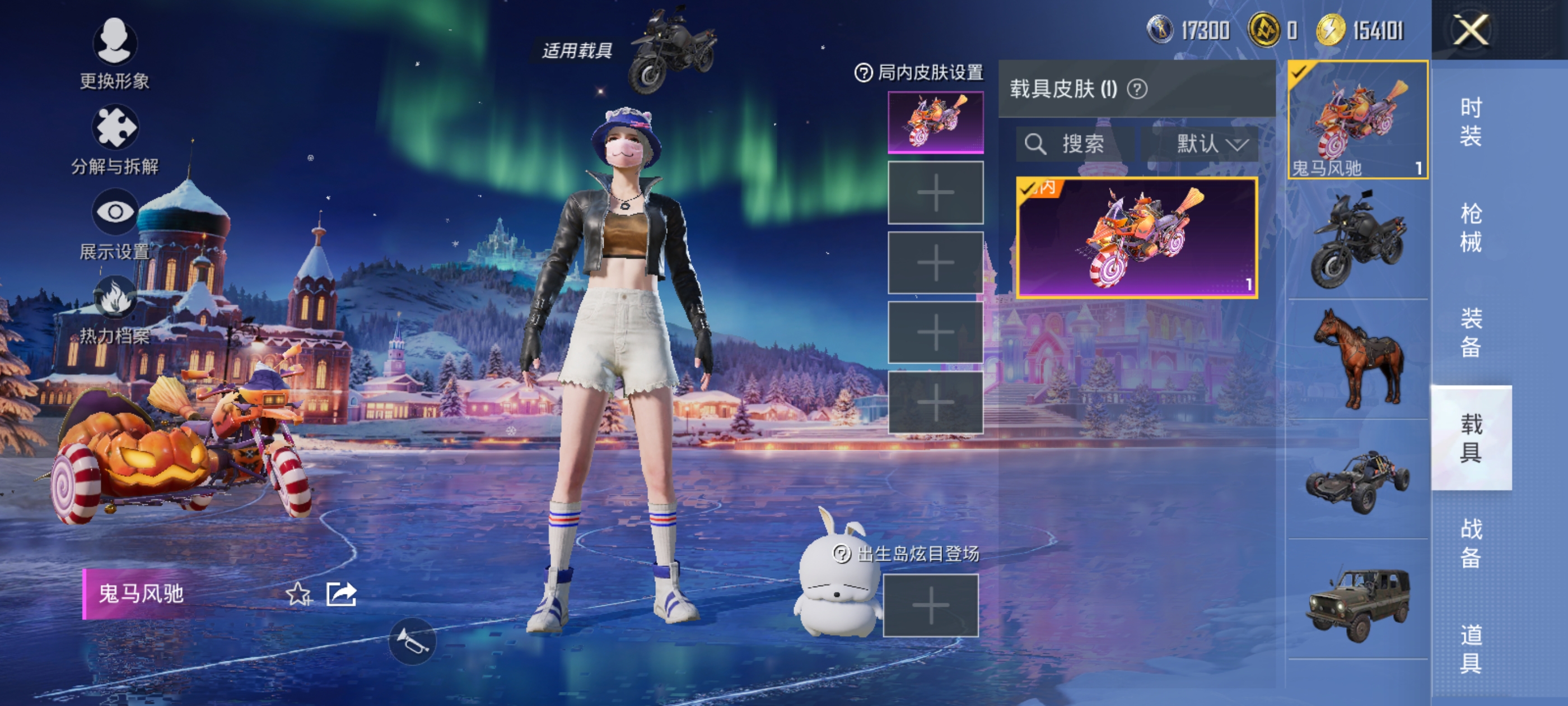
Task: Close the vehicle skin screen
Action: coord(1470,29)
